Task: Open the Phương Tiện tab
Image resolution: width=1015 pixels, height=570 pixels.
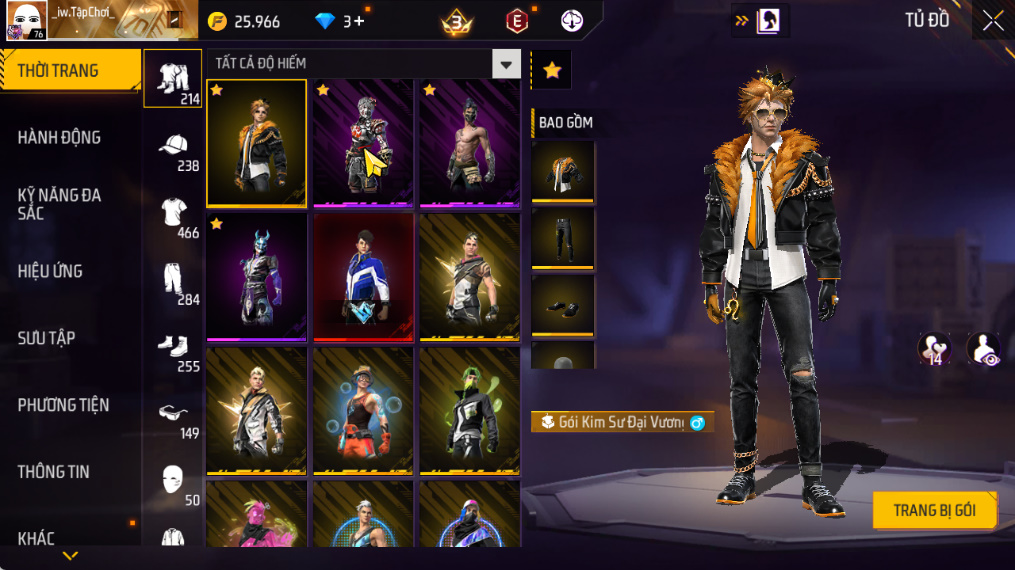Action: click(x=63, y=405)
